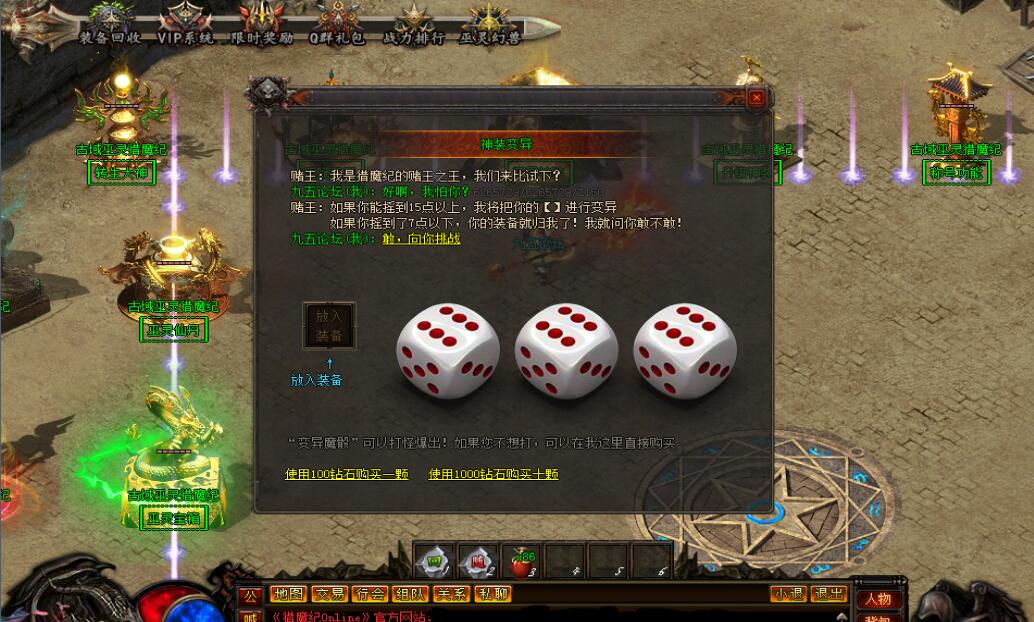Open the 交易 trade button
Image resolution: width=1034 pixels, height=622 pixels.
[329, 594]
